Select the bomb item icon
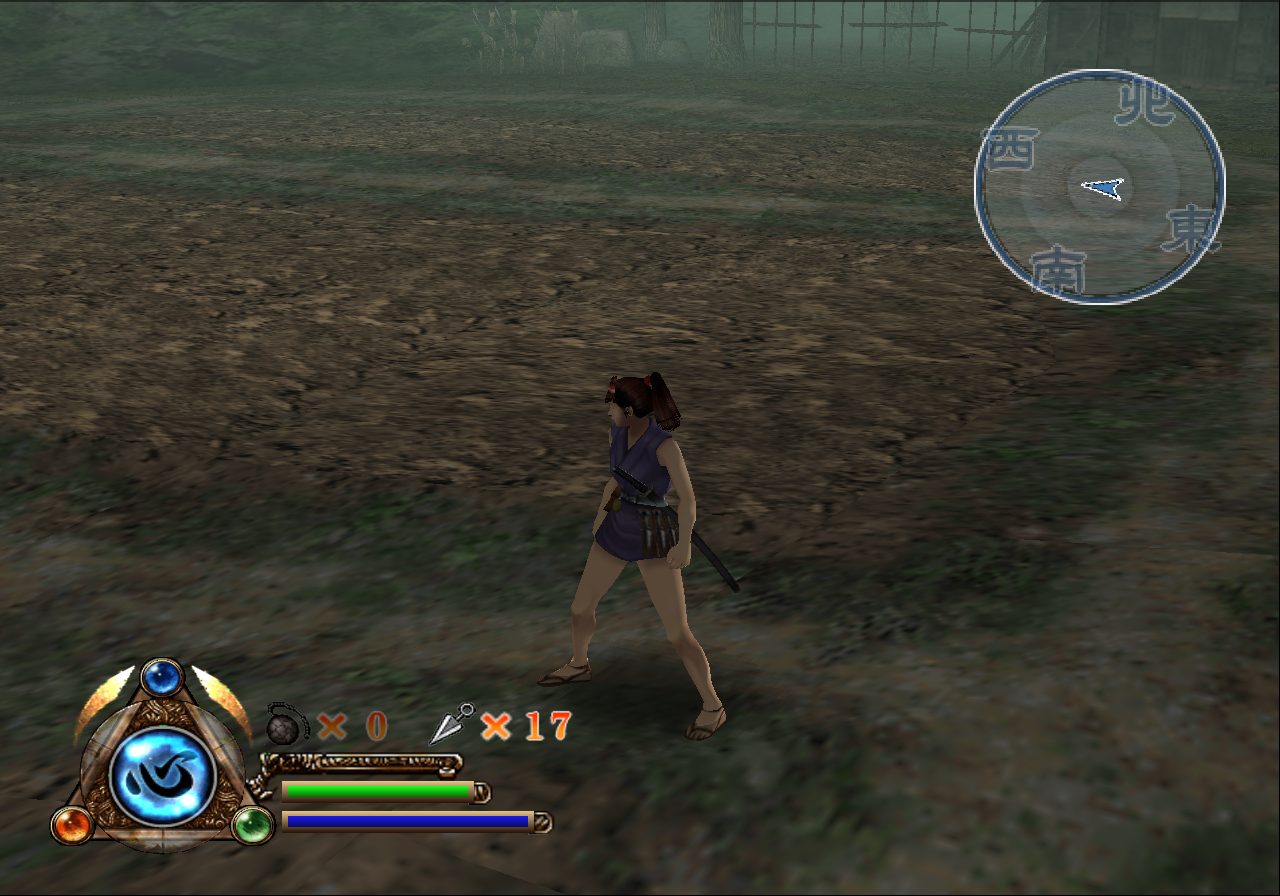This screenshot has width=1280, height=896. click(x=286, y=723)
